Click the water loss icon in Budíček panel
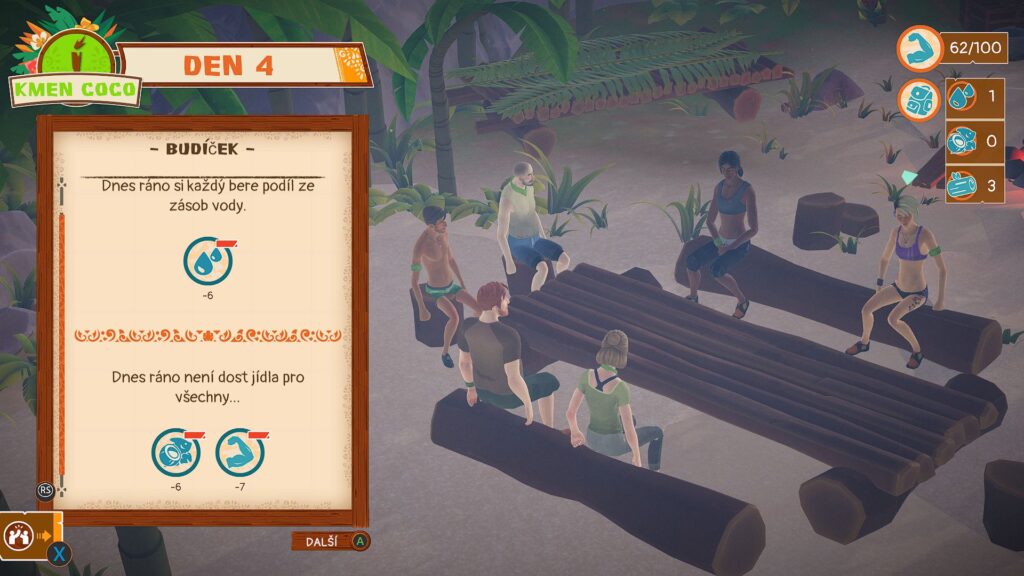Image resolution: width=1024 pixels, height=576 pixels. tap(208, 262)
